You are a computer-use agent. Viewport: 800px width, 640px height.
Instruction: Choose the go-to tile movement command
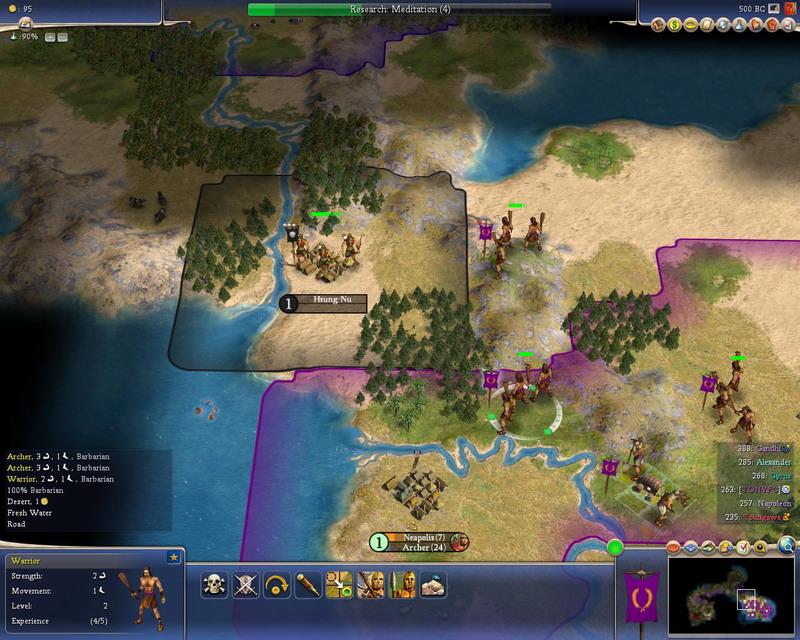click(340, 585)
